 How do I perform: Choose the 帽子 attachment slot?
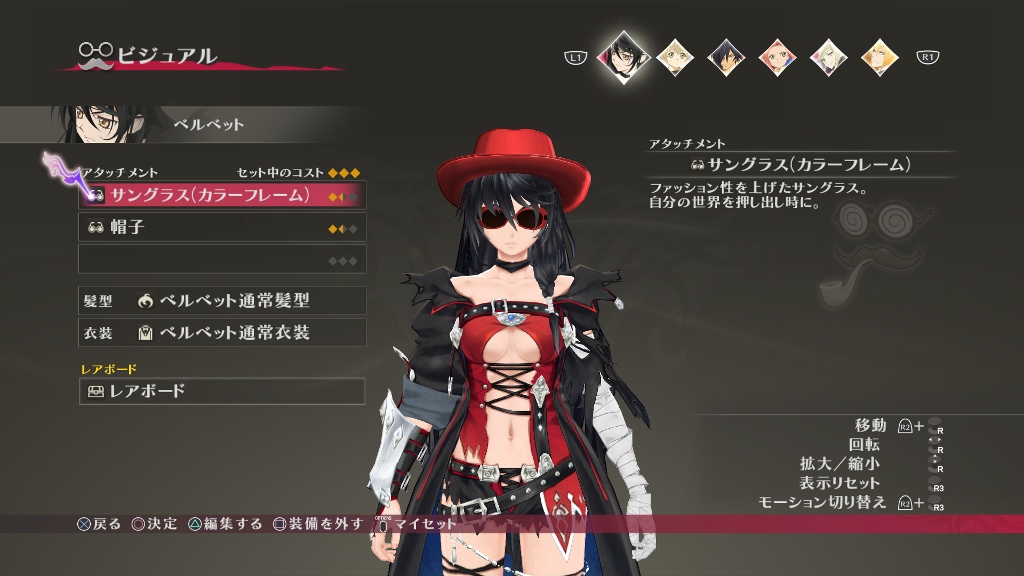pyautogui.click(x=222, y=227)
